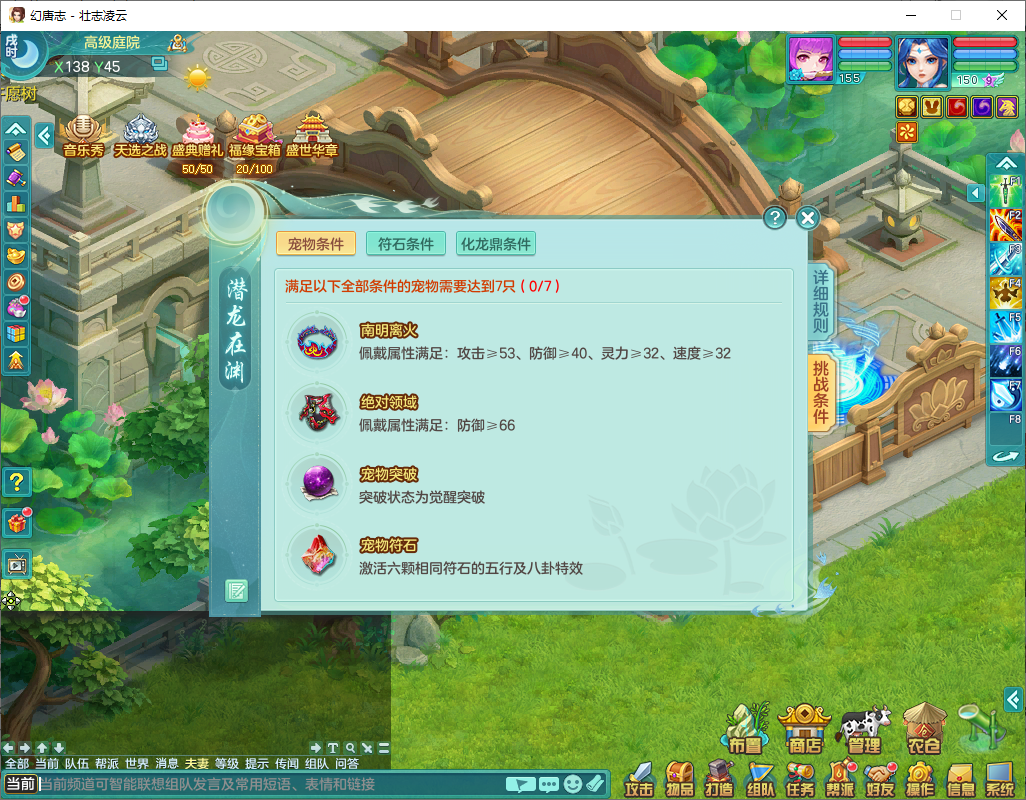Open the 天选之战 event
This screenshot has height=800, width=1026.
click(139, 136)
